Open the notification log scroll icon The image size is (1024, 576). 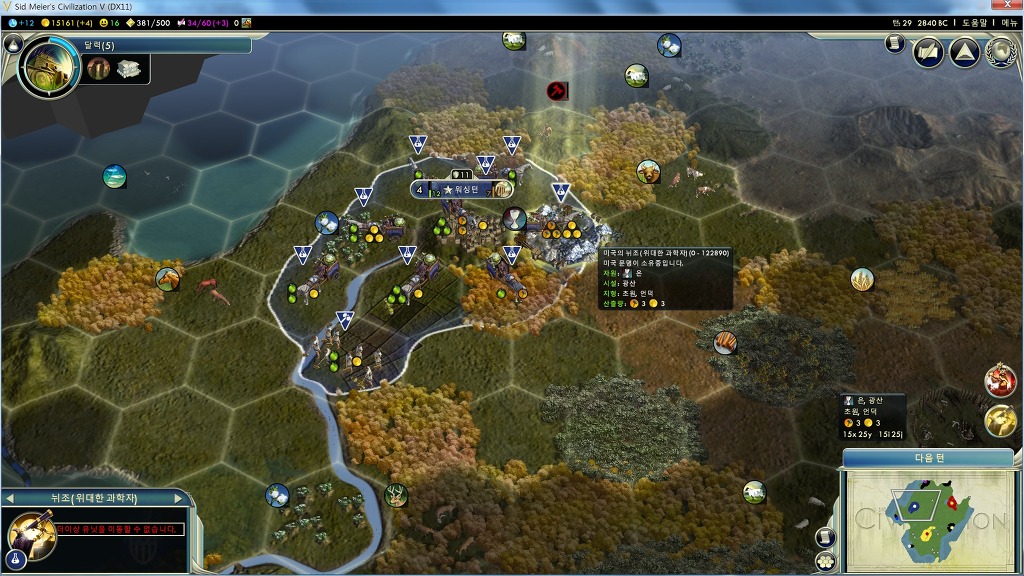coord(895,44)
